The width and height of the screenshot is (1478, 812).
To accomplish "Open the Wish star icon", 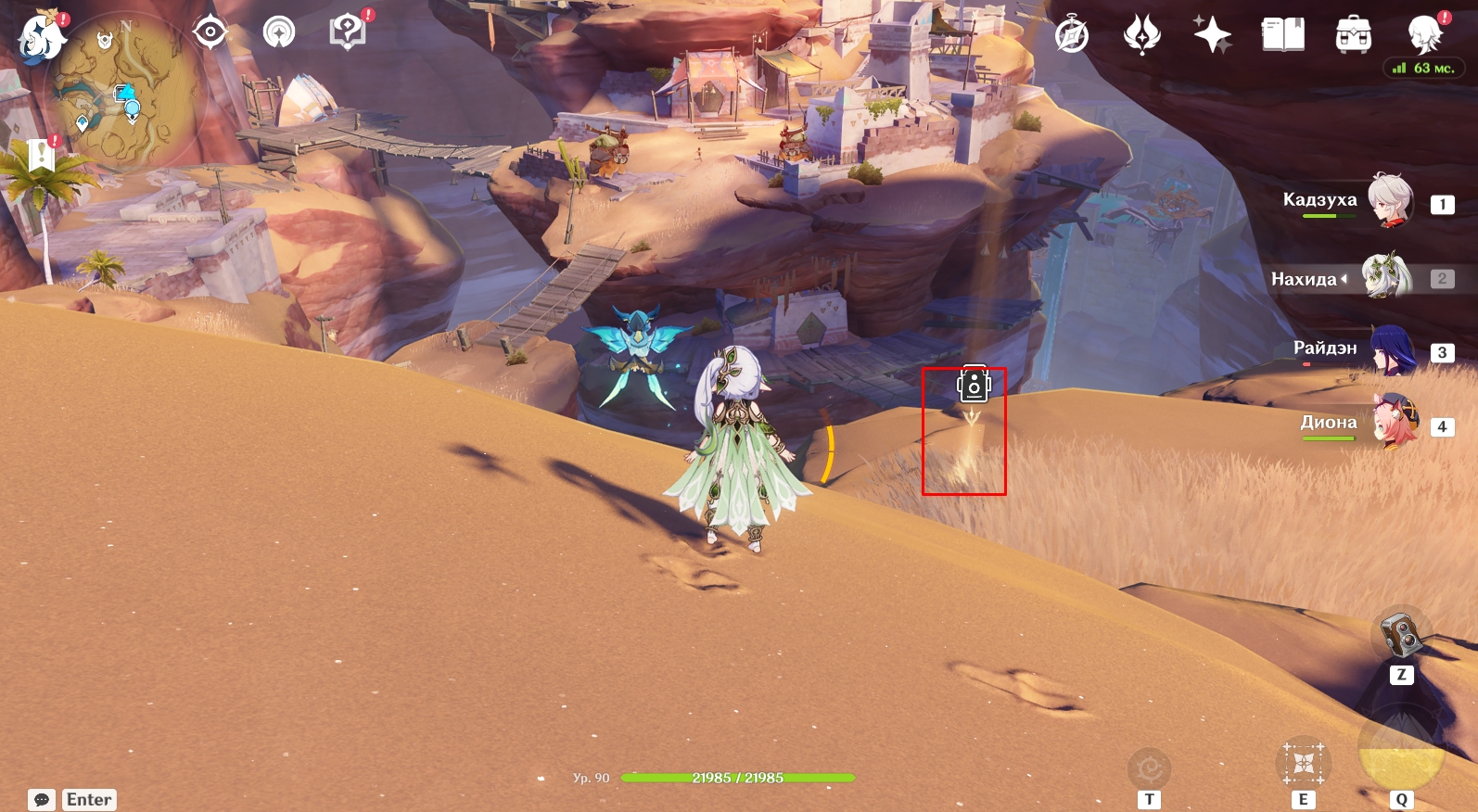I will 1212,36.
